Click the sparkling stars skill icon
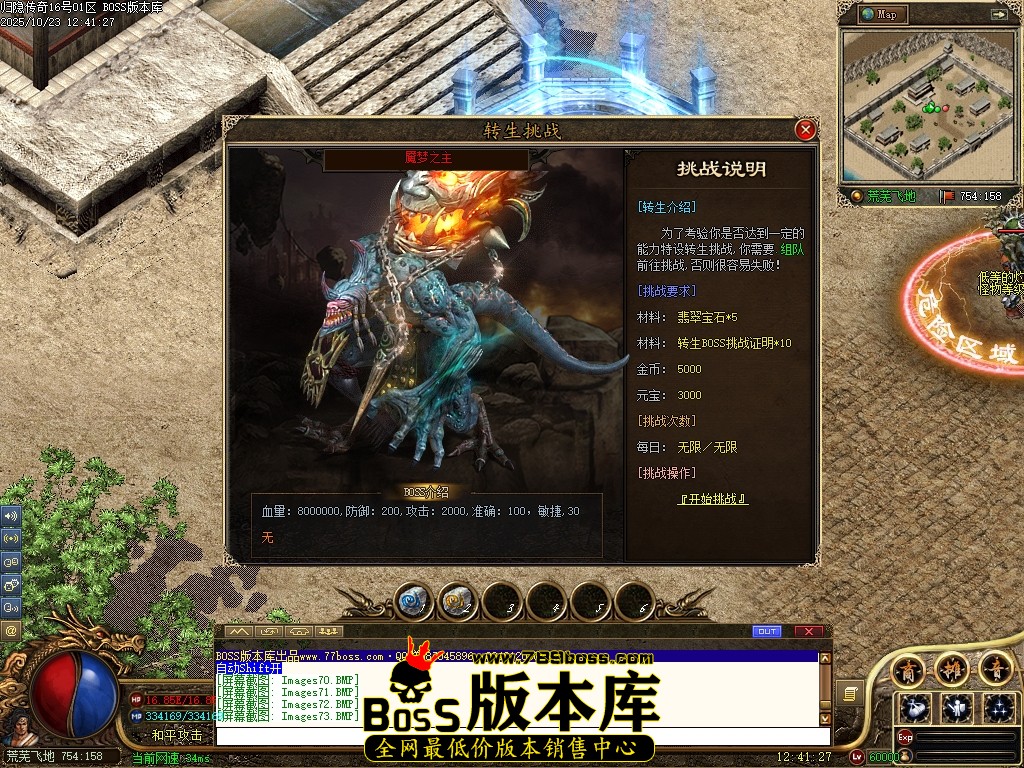This screenshot has width=1024, height=768. (997, 708)
